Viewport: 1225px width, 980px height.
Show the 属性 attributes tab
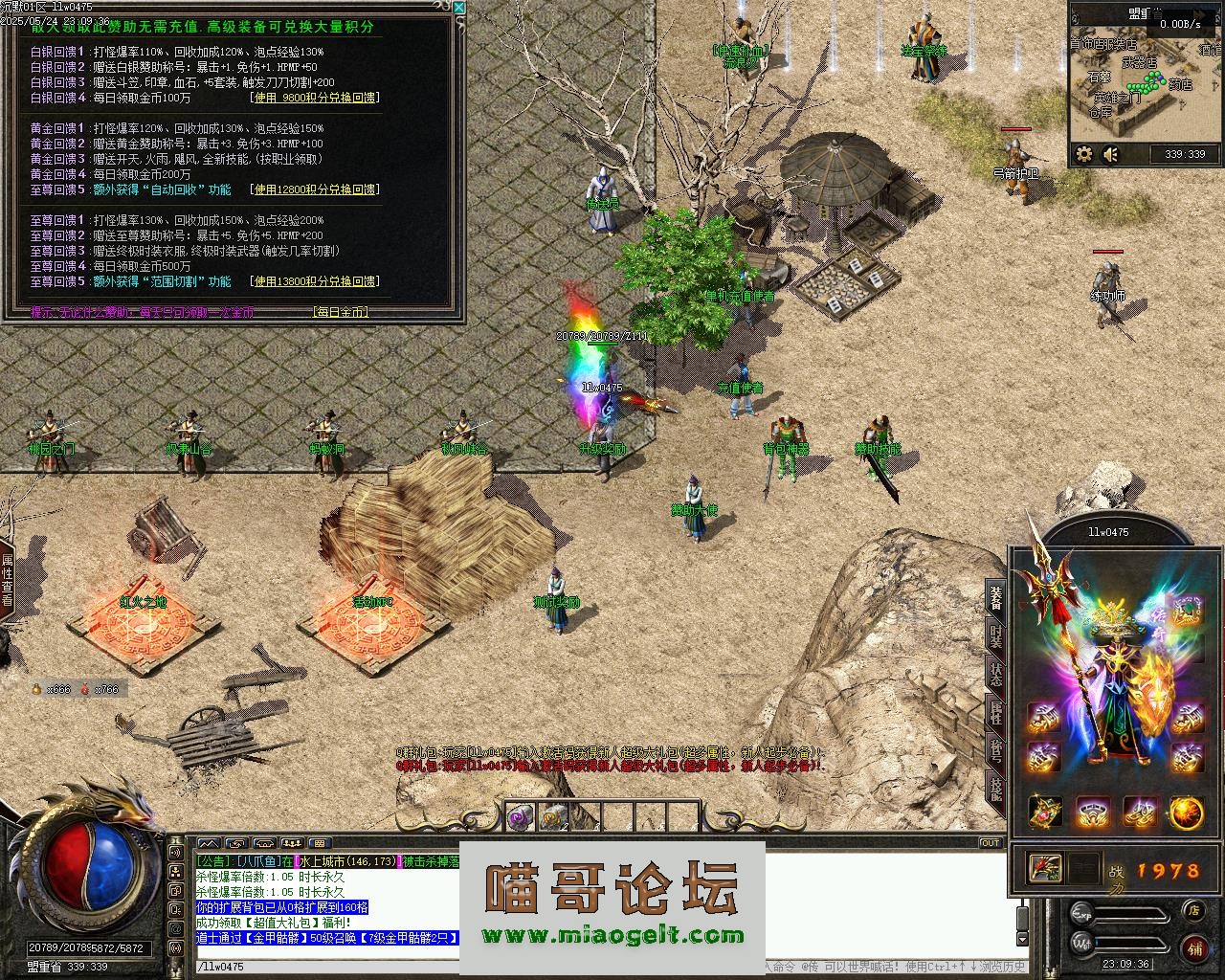coord(995,712)
